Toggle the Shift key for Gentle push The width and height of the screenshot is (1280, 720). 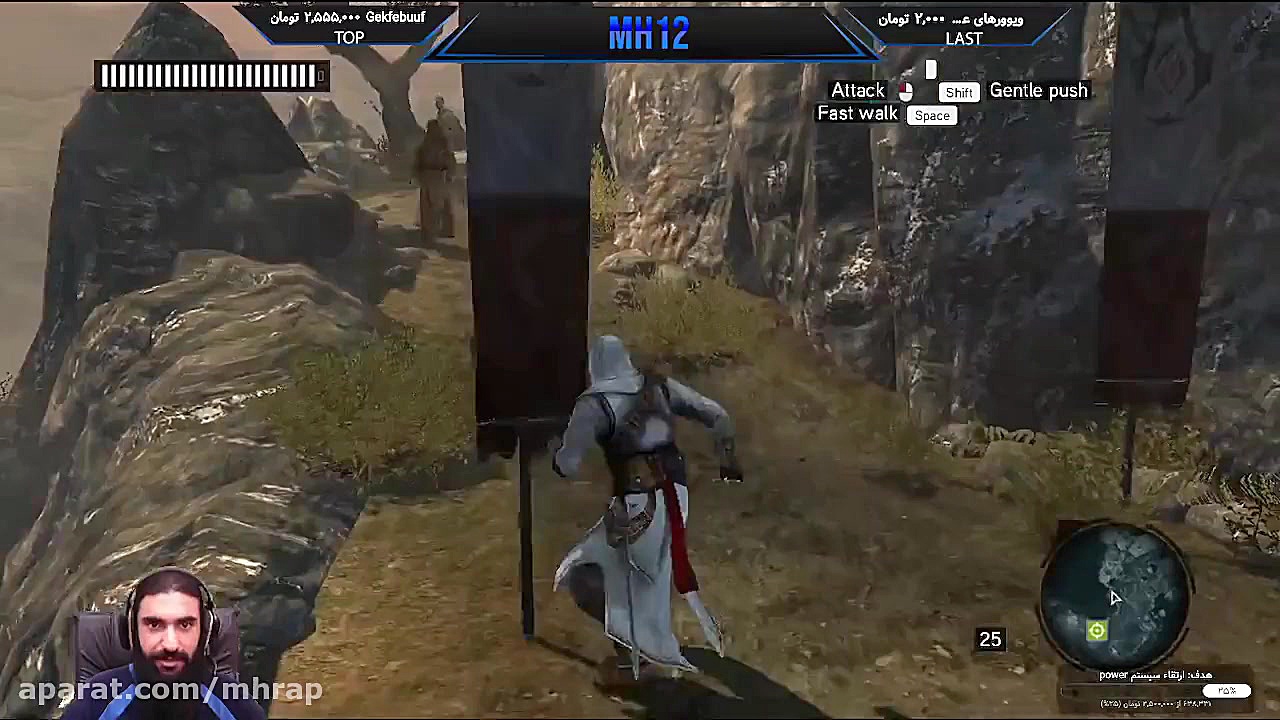pos(958,91)
